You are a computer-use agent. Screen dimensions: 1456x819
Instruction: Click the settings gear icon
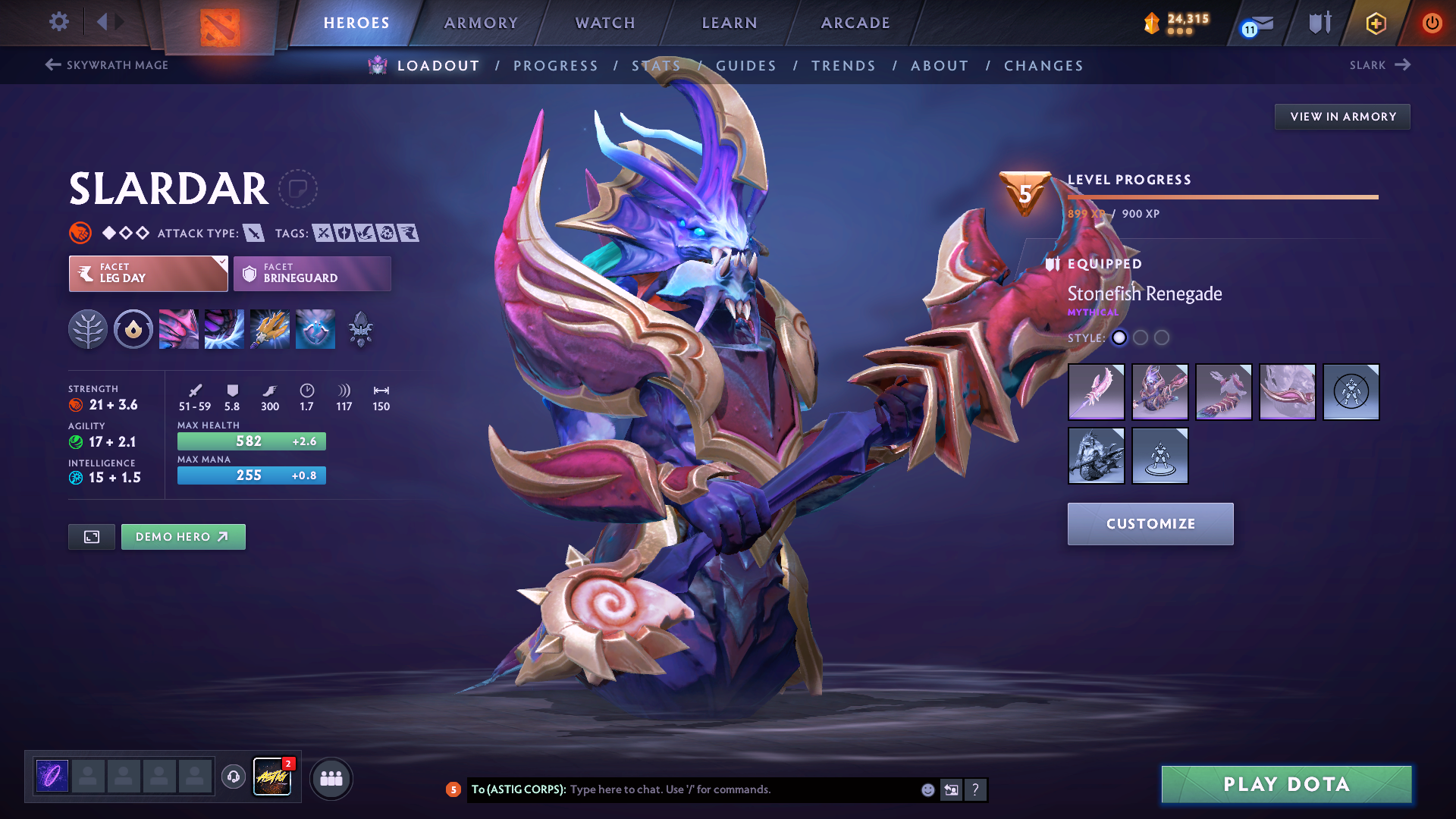point(58,22)
